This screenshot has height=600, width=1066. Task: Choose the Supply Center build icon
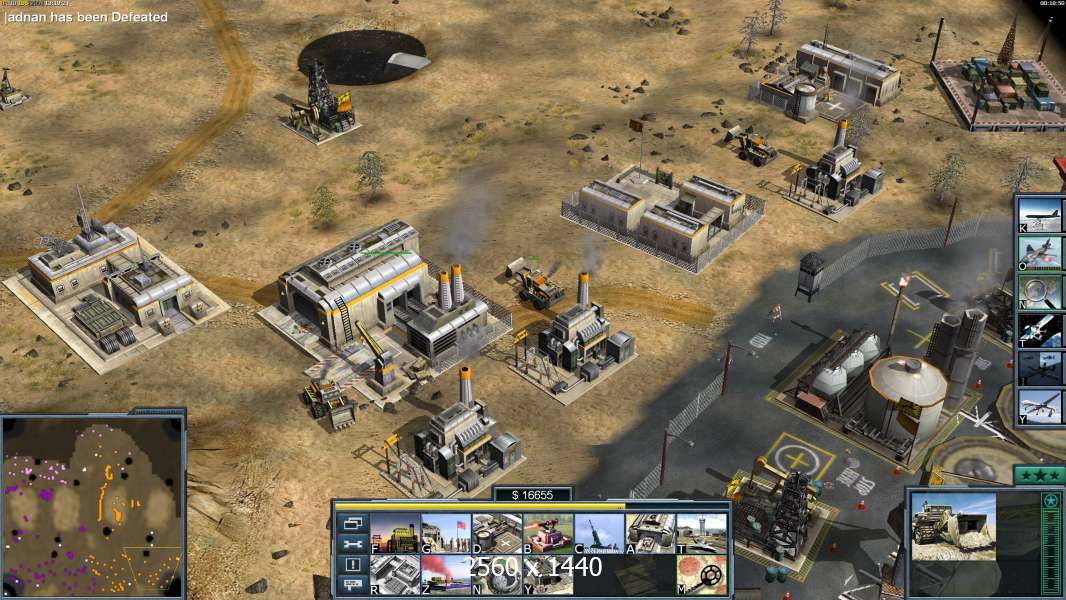[497, 533]
